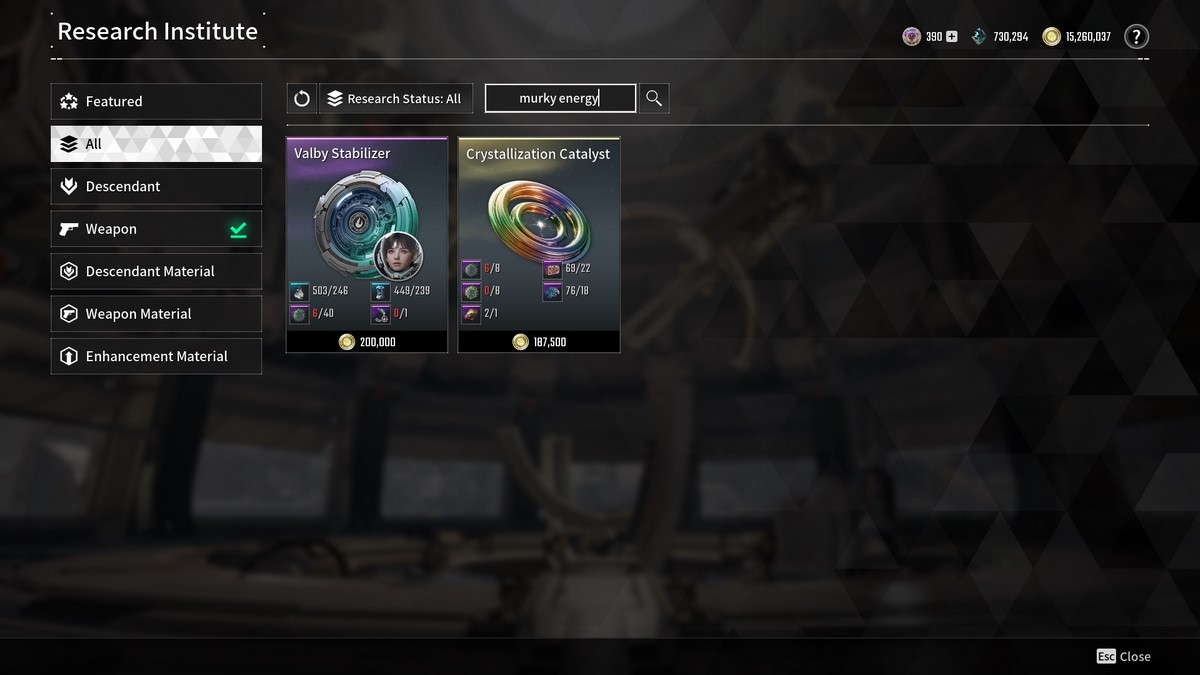Focus the murky energy search field
This screenshot has width=1200, height=675.
pyautogui.click(x=560, y=98)
